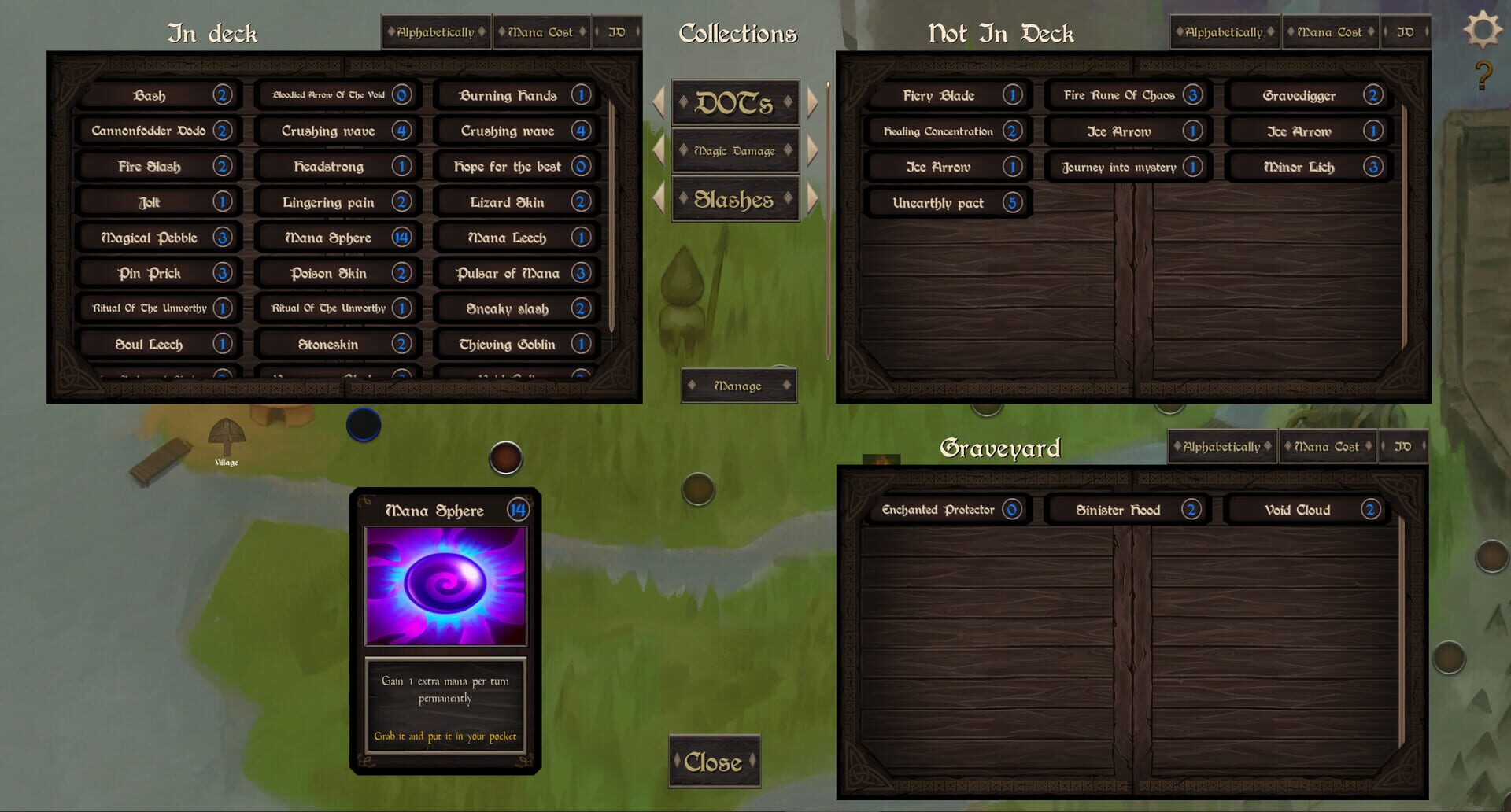Select the Mana Sphere card in the deck list

point(337,237)
